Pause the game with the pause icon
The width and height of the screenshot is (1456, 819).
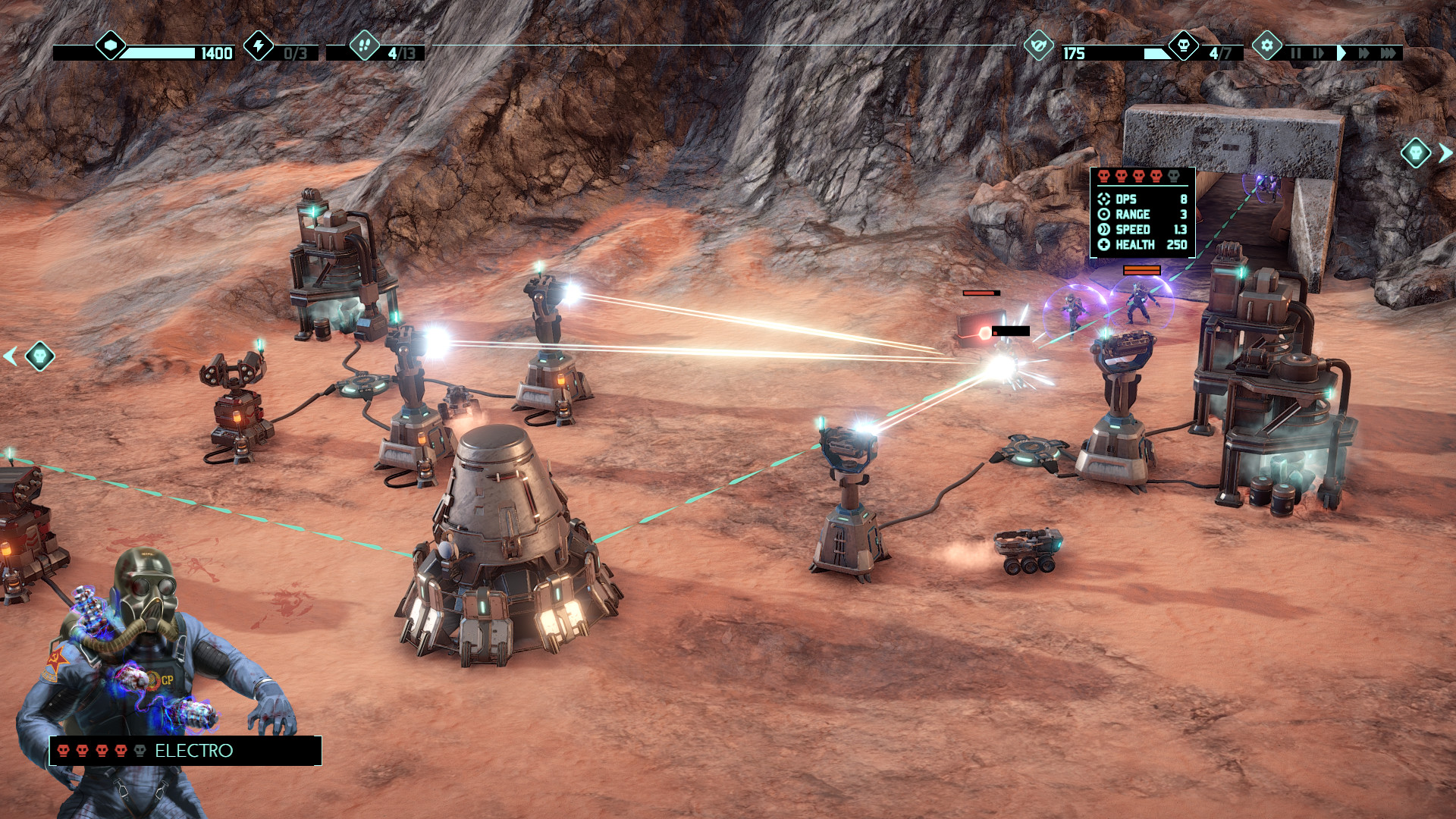[1295, 53]
